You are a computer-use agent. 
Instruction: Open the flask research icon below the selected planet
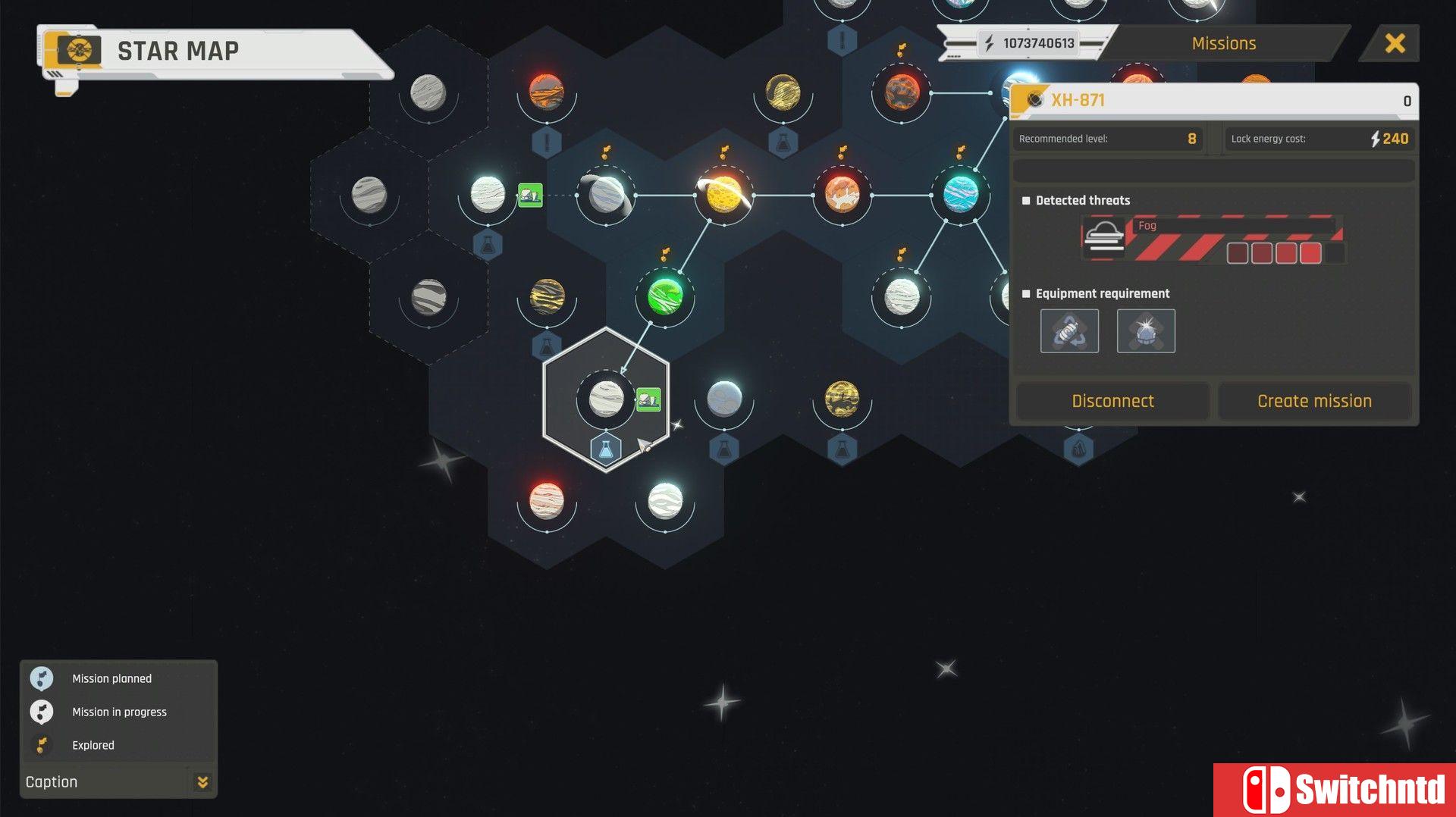coord(604,449)
